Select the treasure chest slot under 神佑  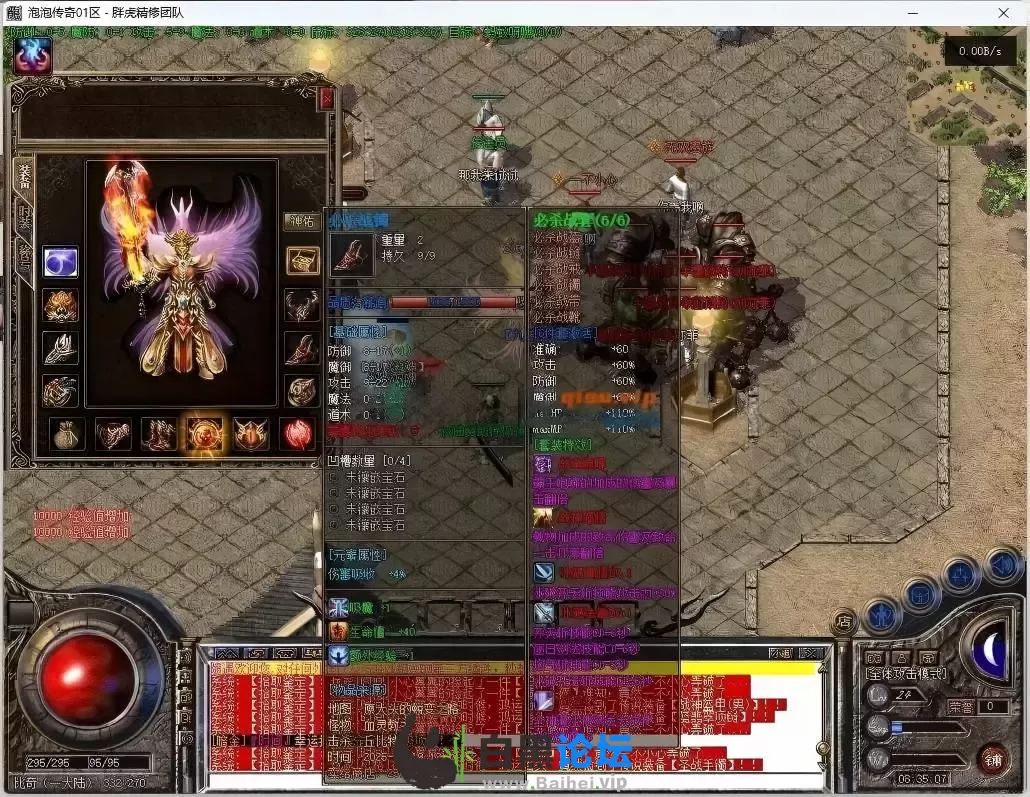(302, 261)
